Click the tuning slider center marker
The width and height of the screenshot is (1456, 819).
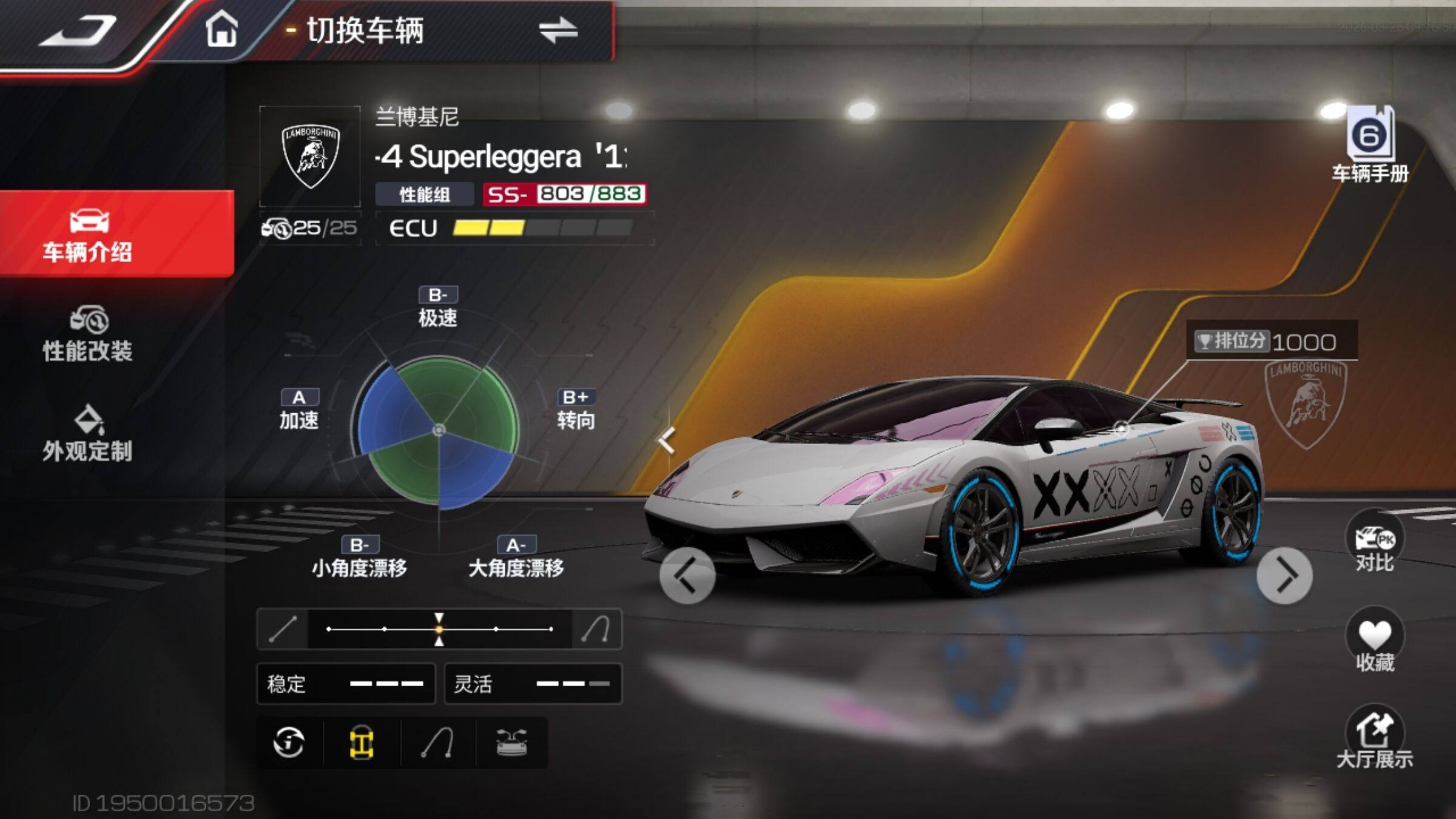[x=439, y=629]
